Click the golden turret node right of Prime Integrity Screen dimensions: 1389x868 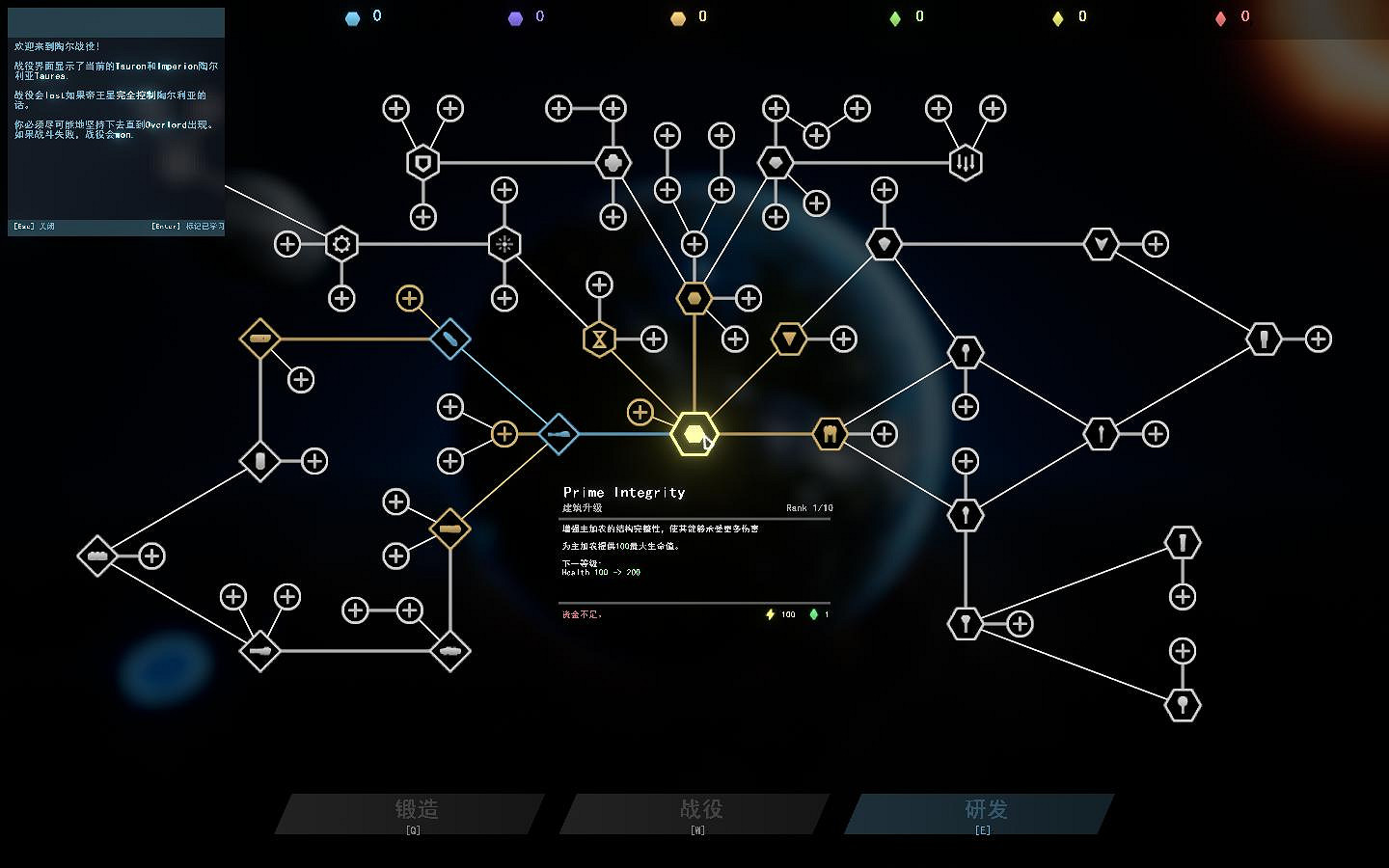pyautogui.click(x=829, y=434)
